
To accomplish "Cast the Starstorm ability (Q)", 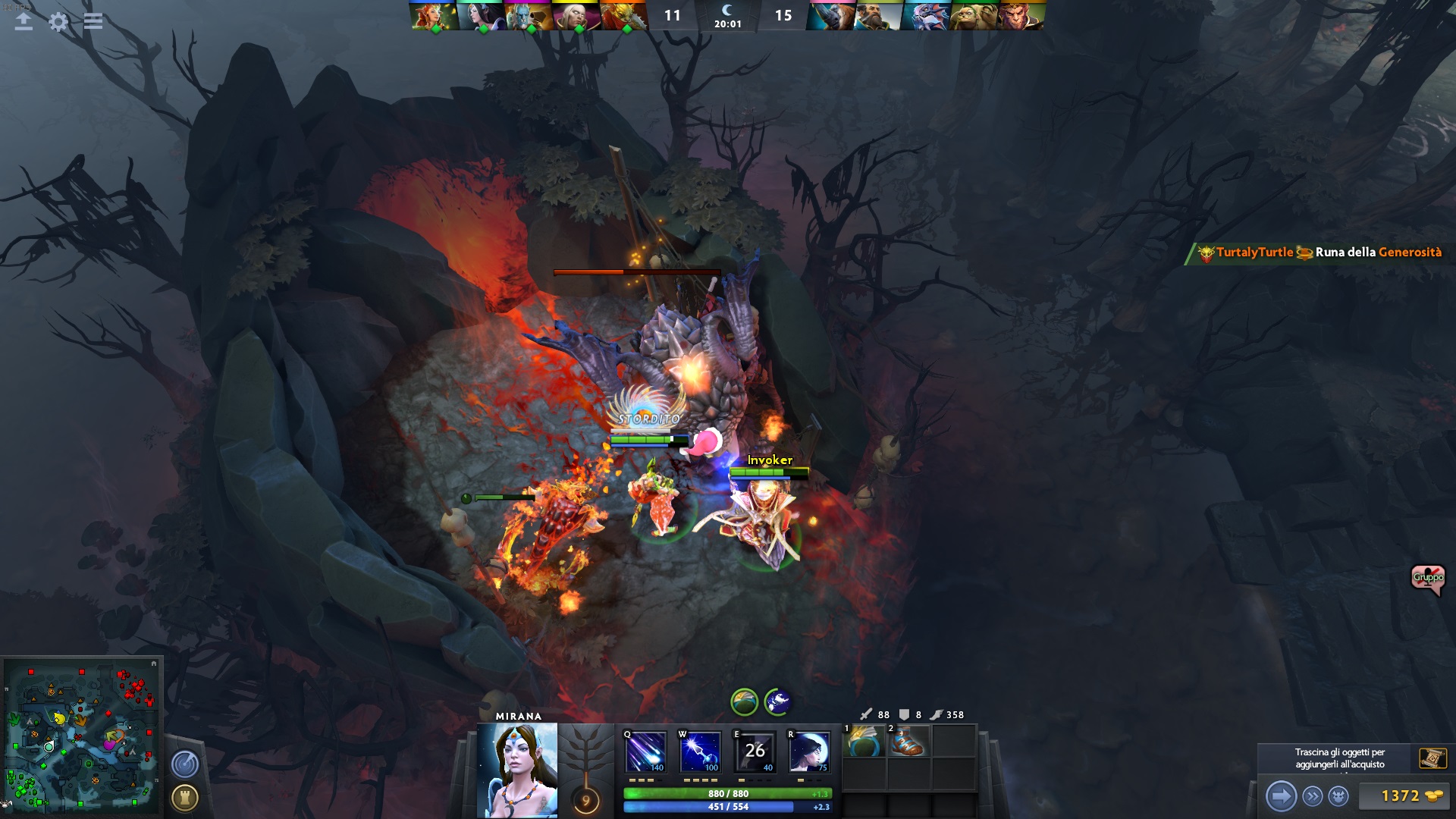I will click(645, 752).
